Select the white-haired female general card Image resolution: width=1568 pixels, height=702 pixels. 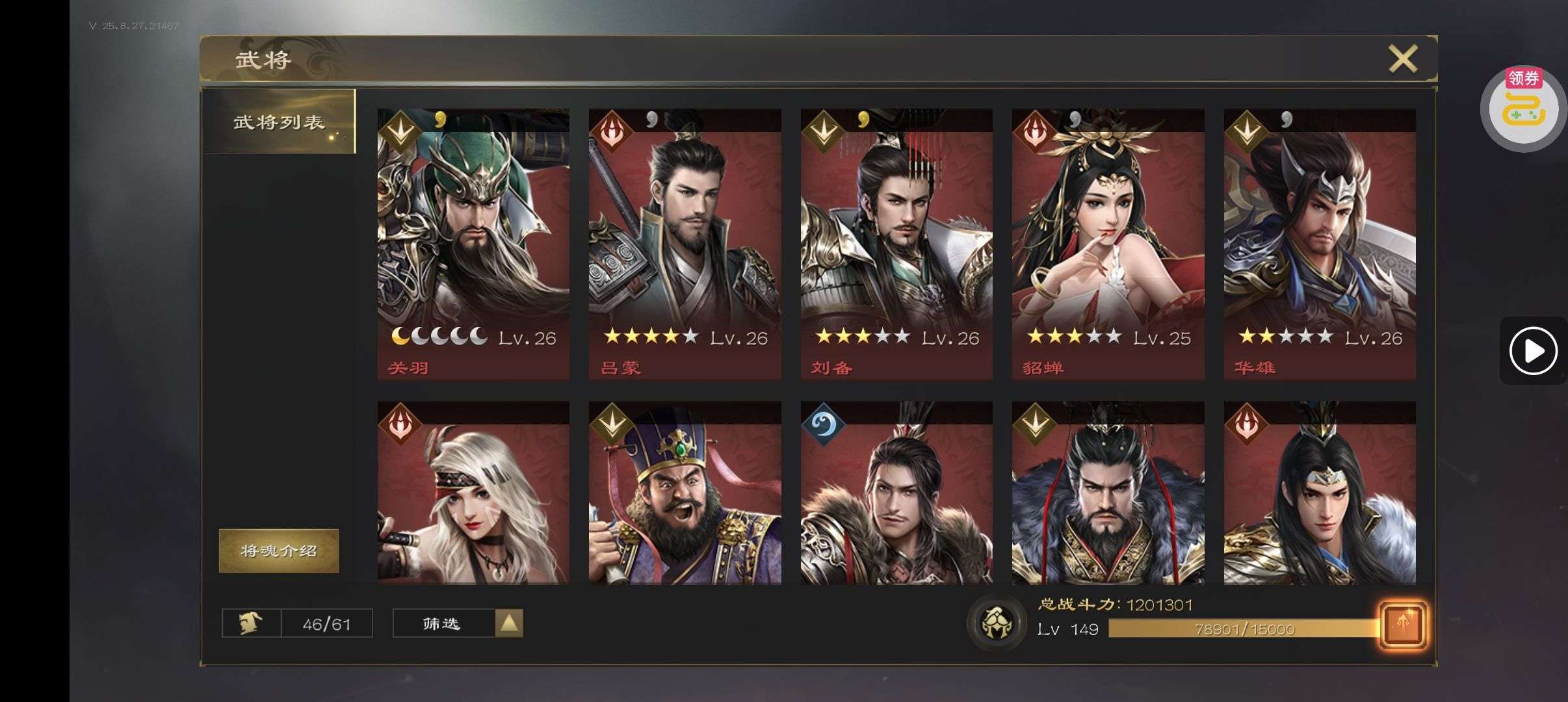click(473, 493)
